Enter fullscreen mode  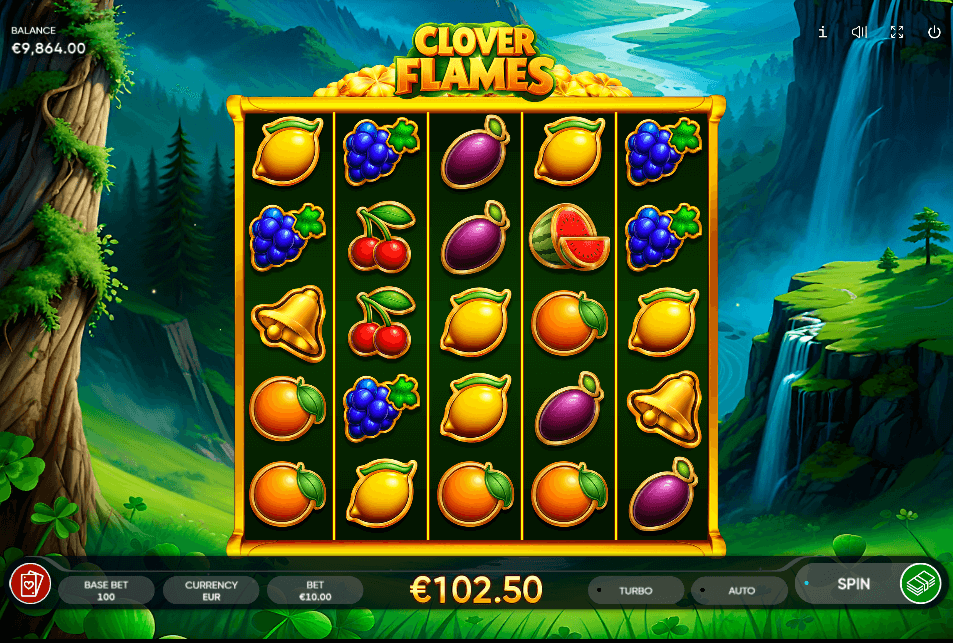(897, 32)
